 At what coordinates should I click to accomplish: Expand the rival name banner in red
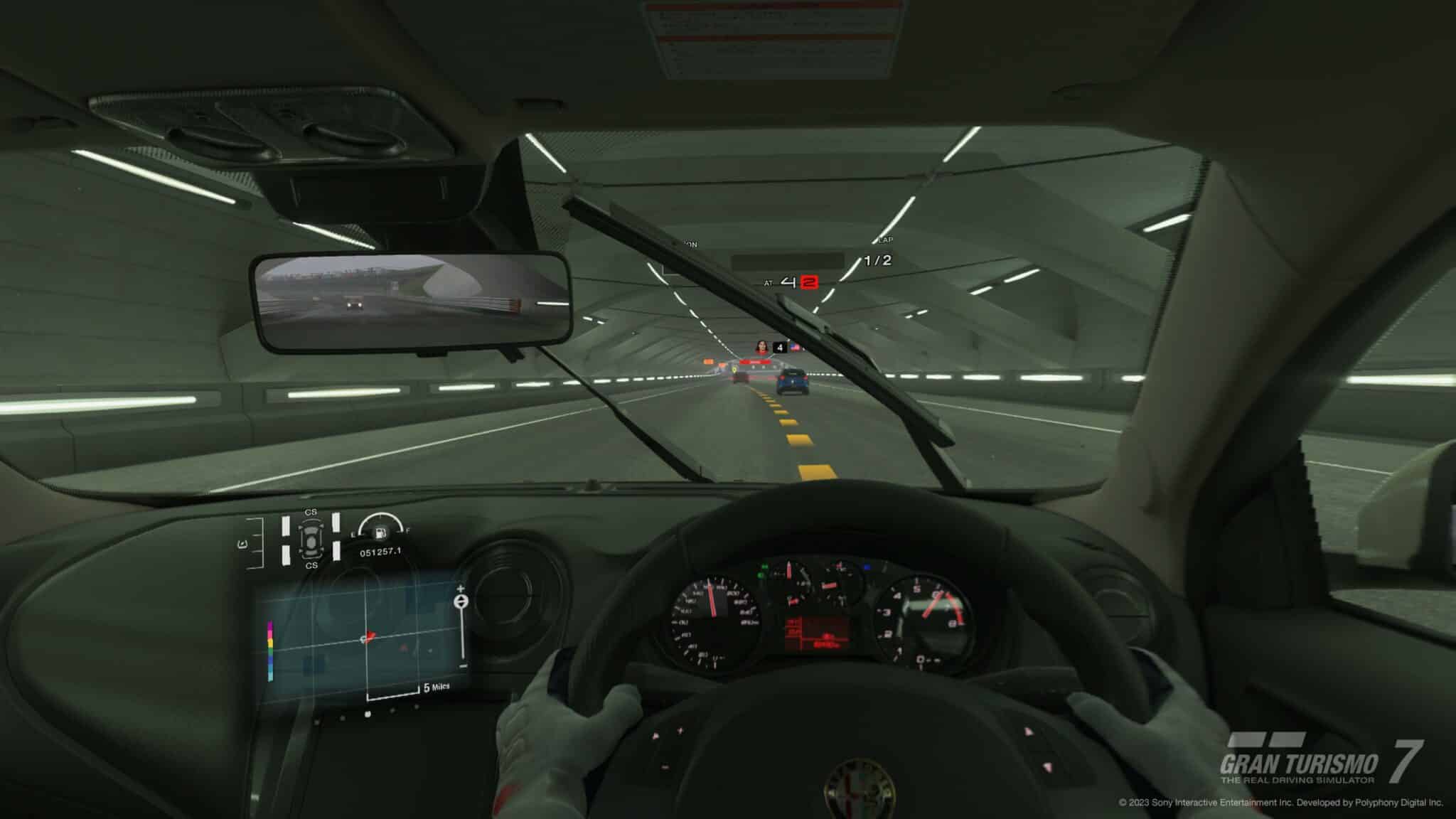(x=756, y=362)
